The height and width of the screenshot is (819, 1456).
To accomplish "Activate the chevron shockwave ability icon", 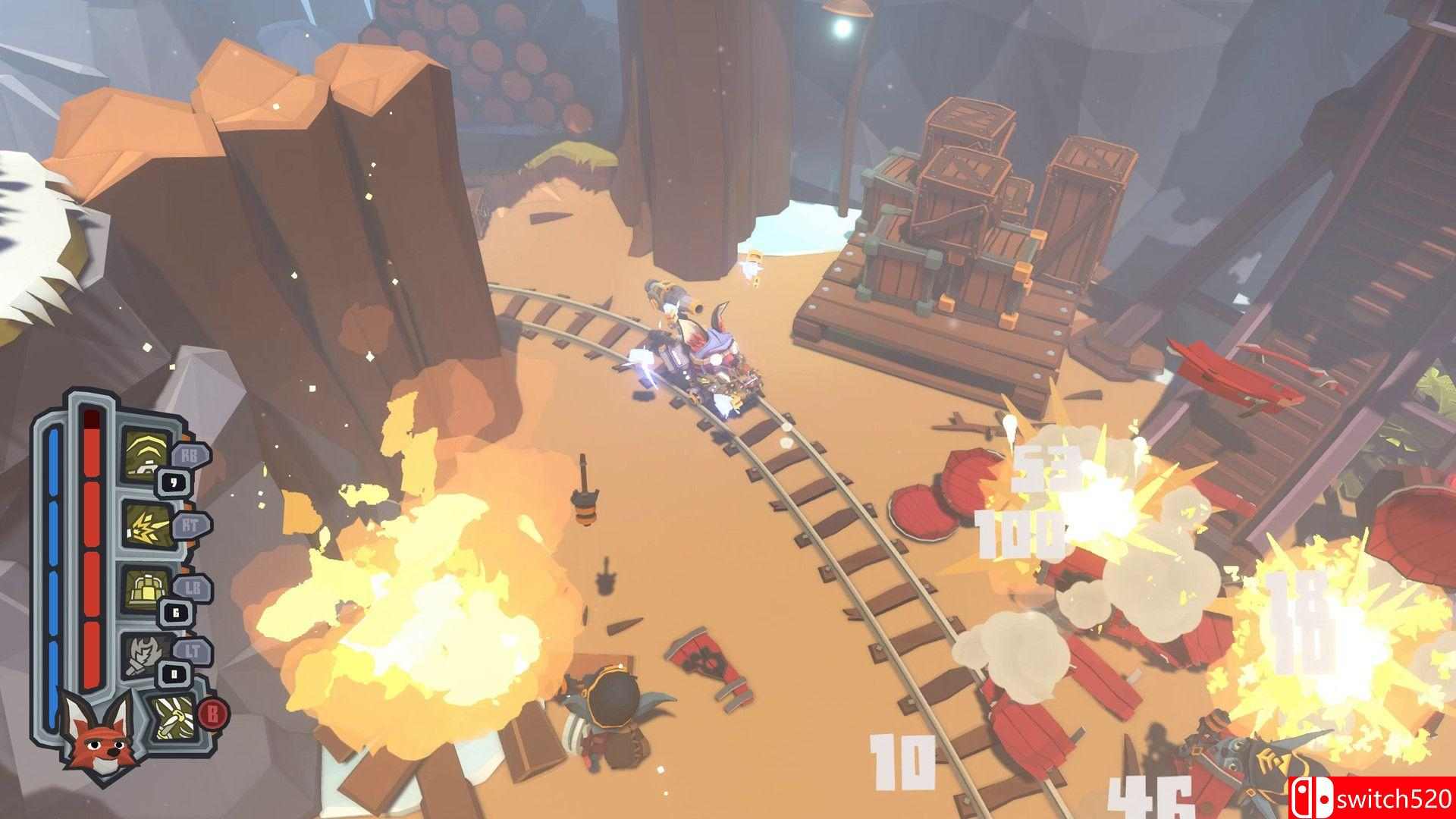I will pos(147,456).
